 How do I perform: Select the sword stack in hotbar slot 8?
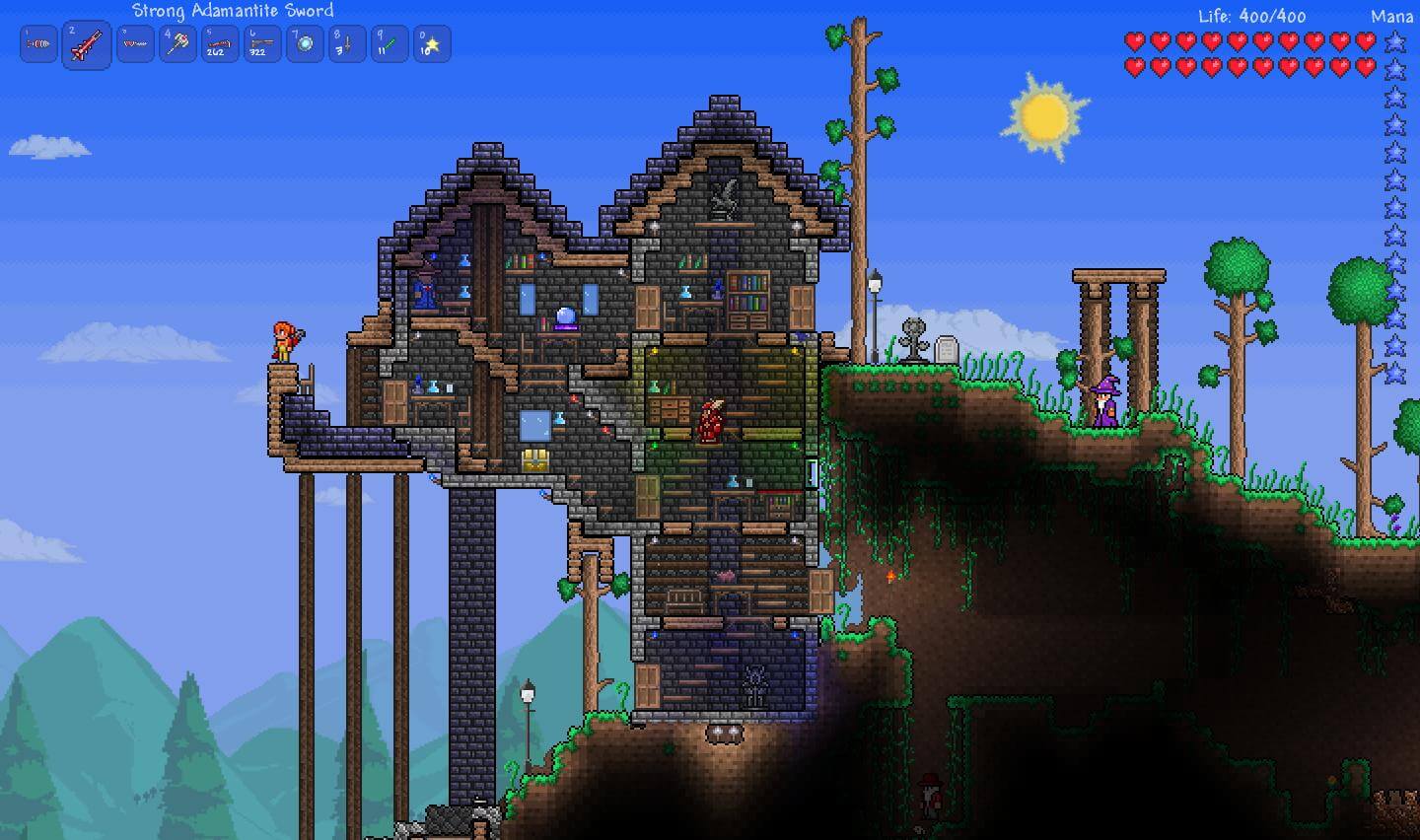pos(345,43)
